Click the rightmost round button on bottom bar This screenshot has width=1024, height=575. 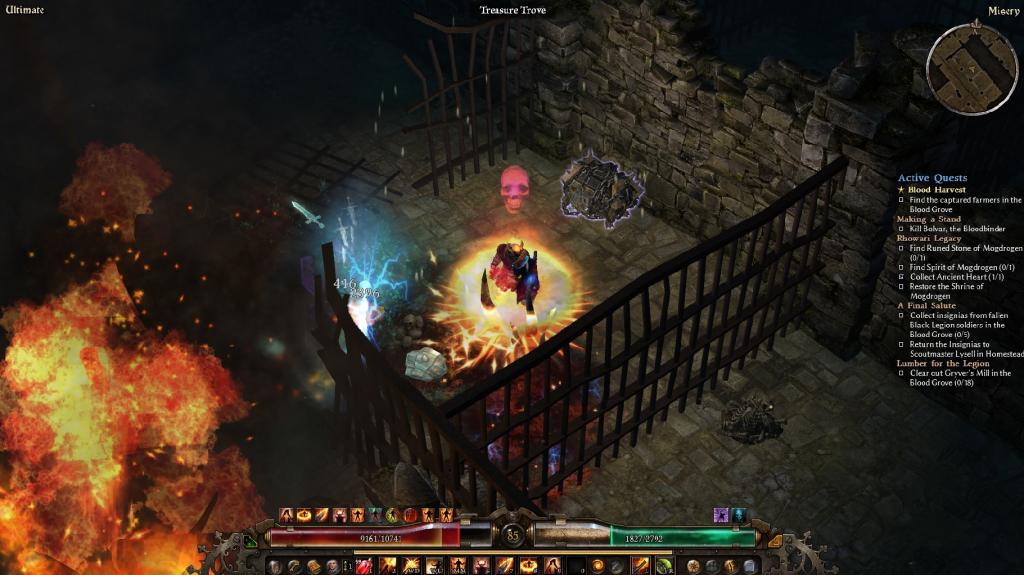(752, 566)
